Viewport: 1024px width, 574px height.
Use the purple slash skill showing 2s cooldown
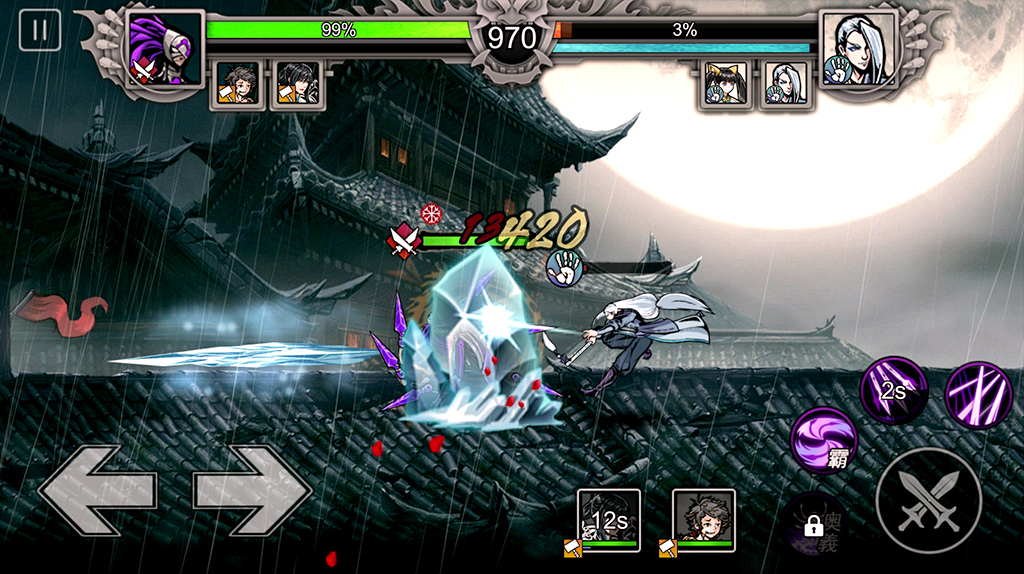[894, 391]
